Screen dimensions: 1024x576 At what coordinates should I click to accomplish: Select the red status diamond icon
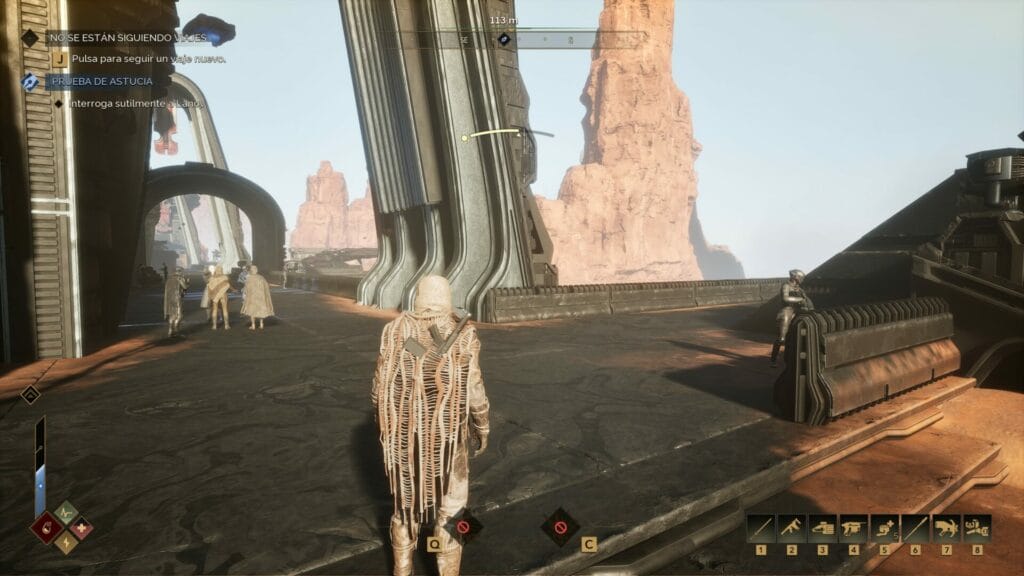pyautogui.click(x=46, y=527)
